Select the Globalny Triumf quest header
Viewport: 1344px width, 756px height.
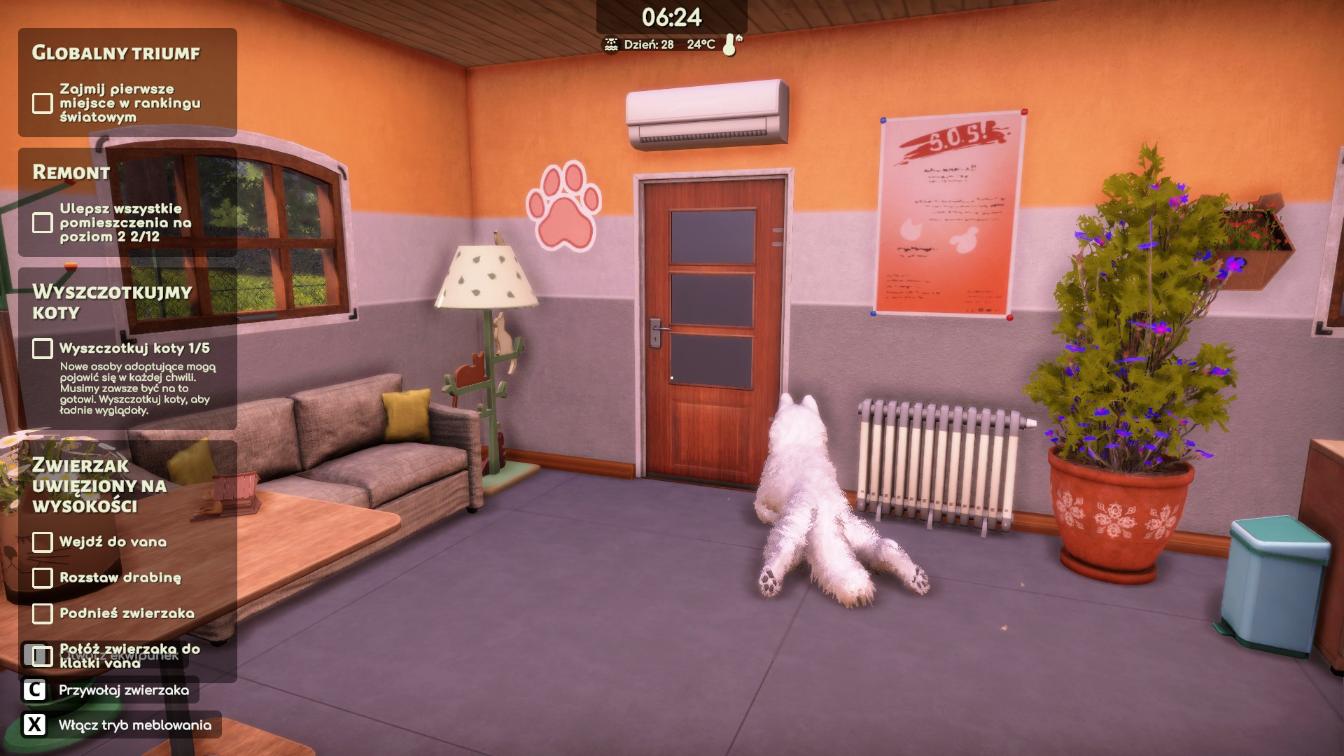click(116, 53)
